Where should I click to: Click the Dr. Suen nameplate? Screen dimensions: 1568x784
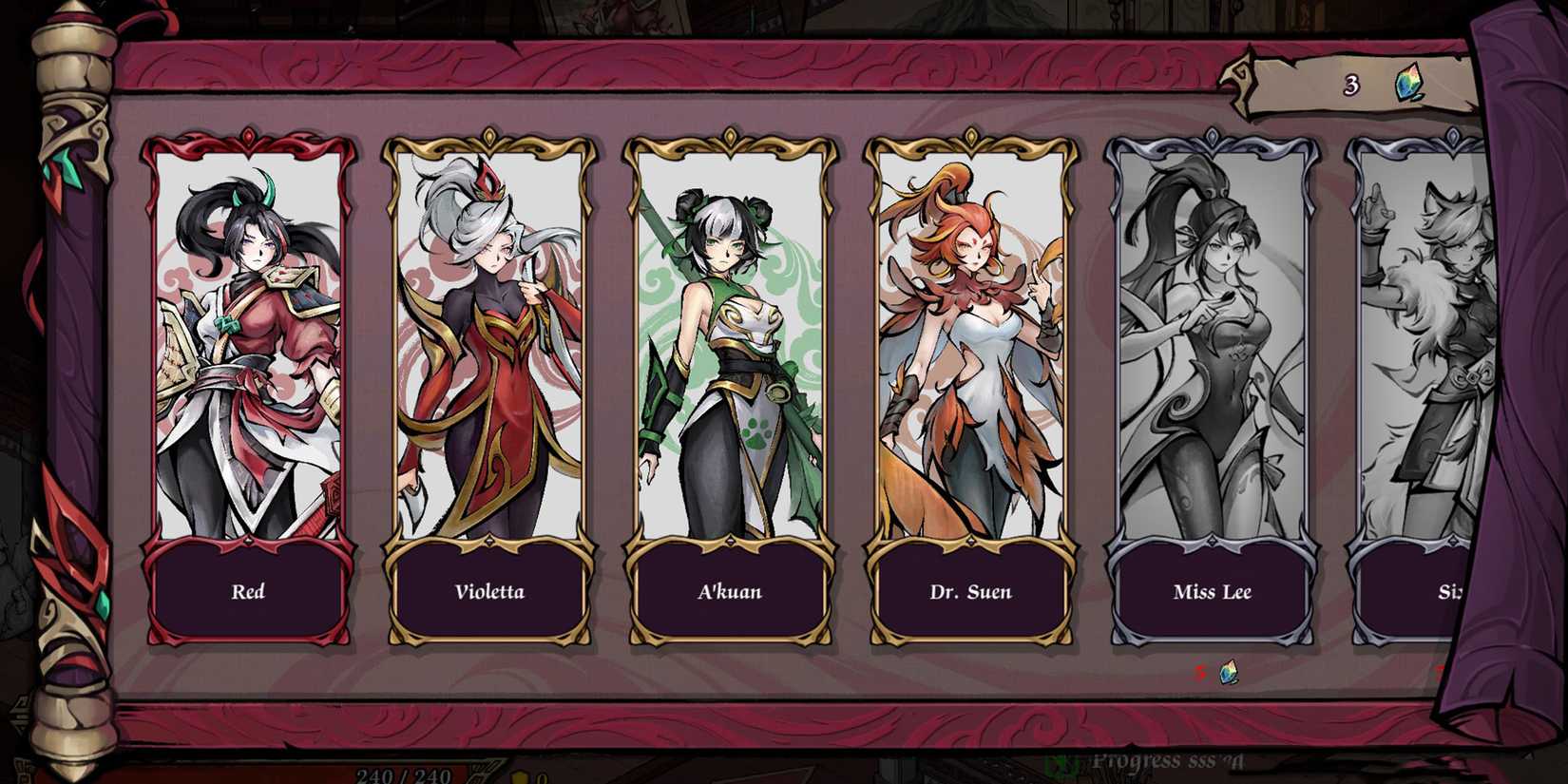971,592
